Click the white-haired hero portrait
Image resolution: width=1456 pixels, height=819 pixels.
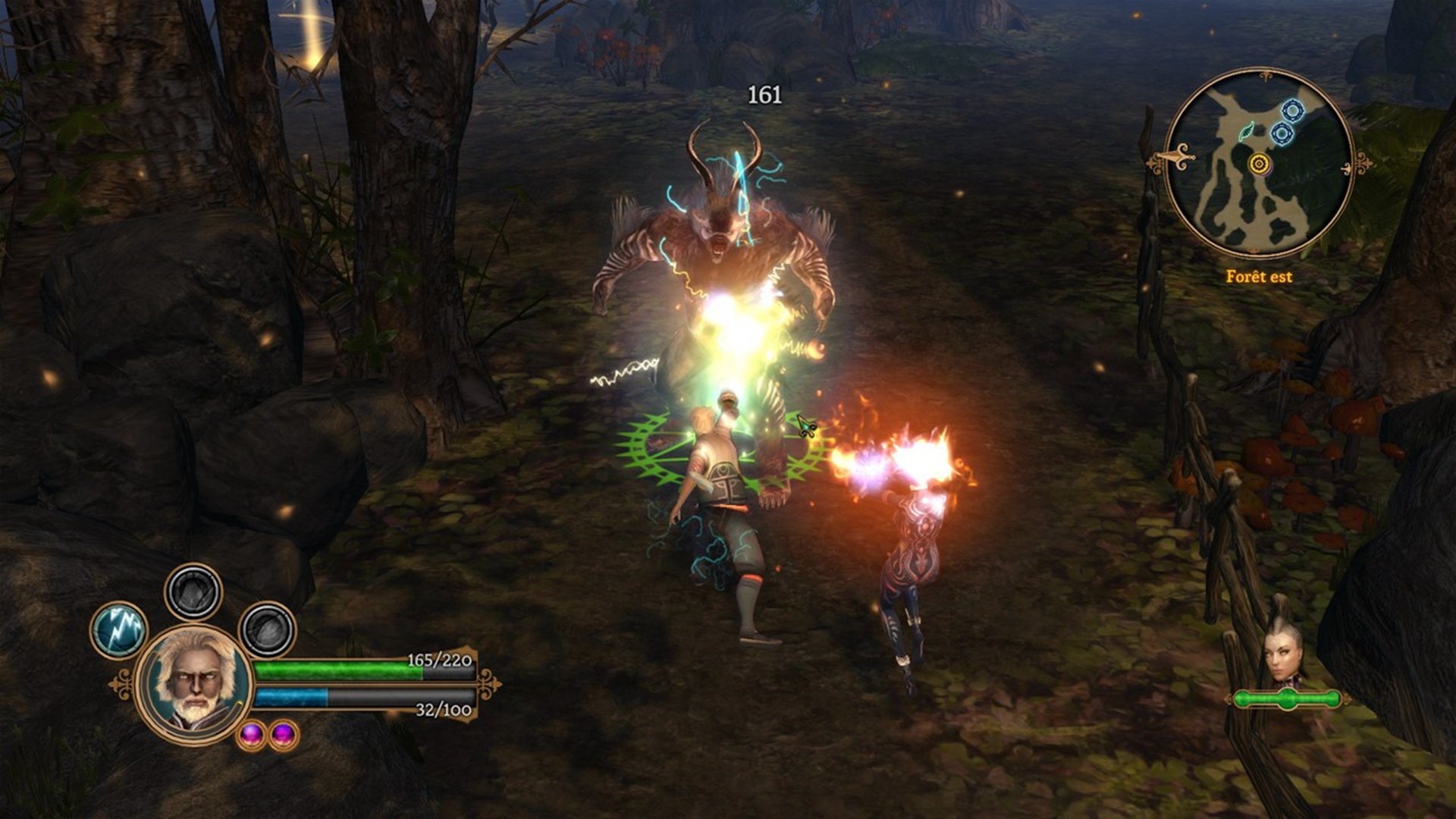194,685
